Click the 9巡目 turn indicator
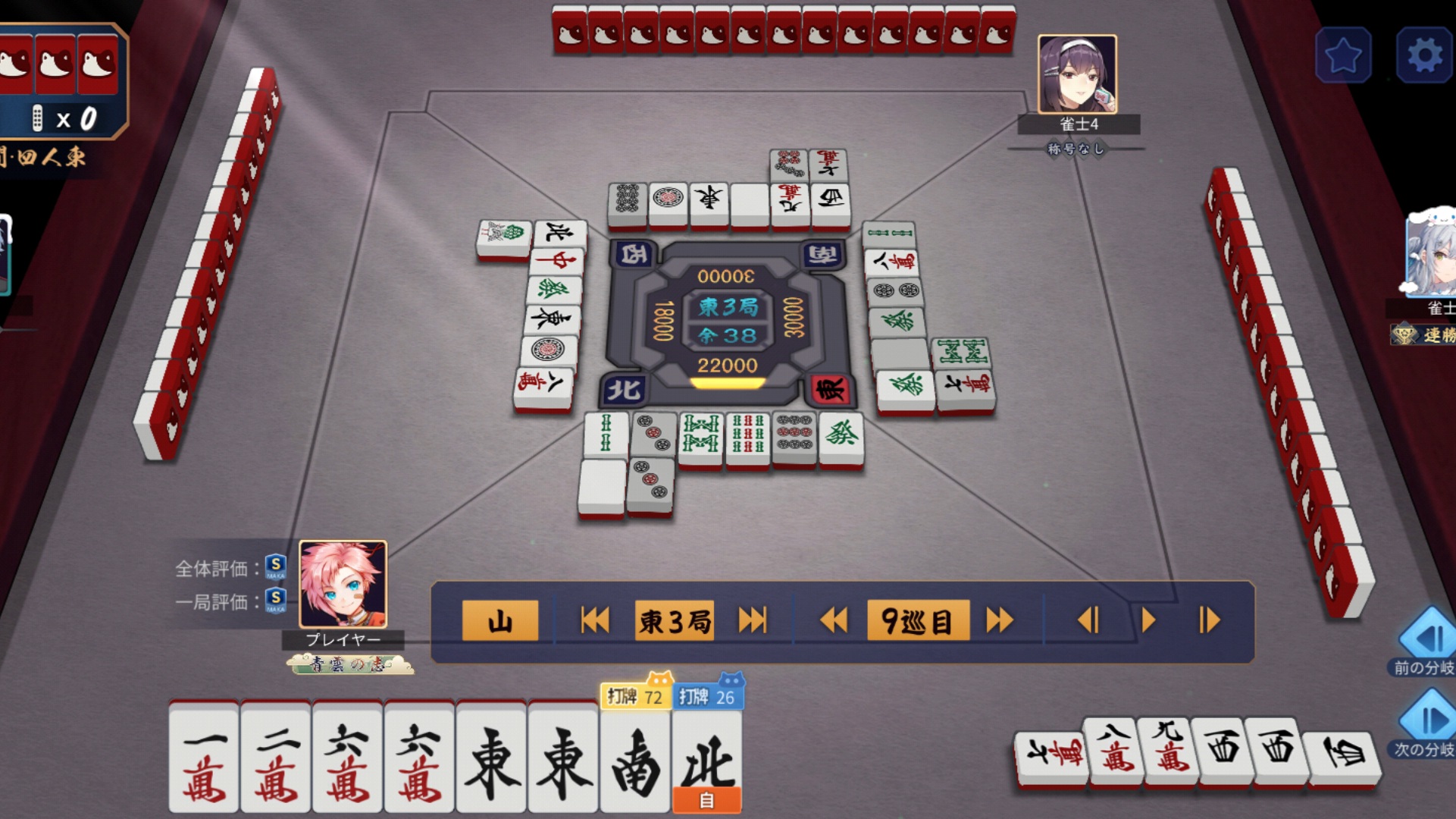 [917, 621]
